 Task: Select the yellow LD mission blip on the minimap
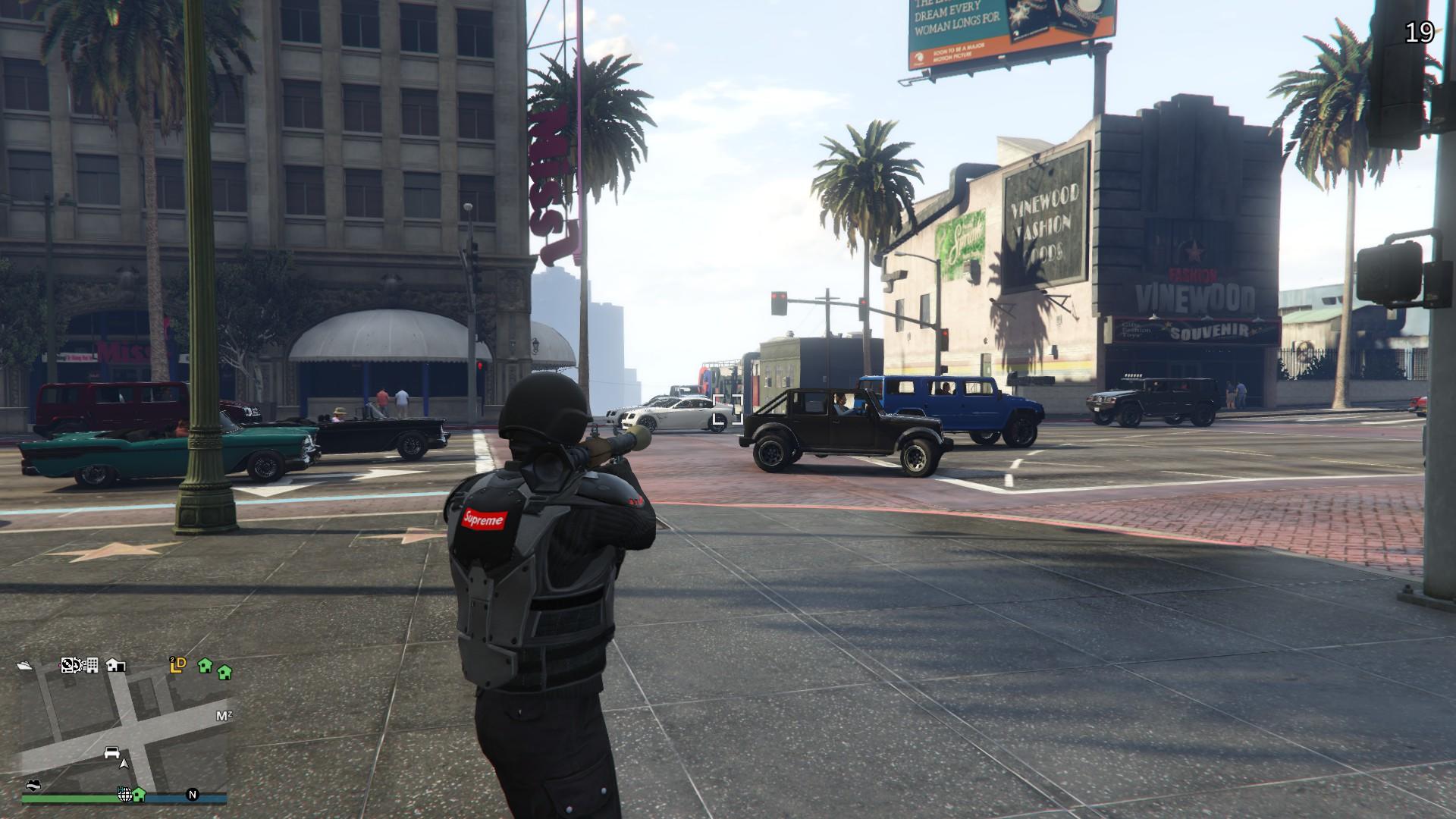(177, 664)
